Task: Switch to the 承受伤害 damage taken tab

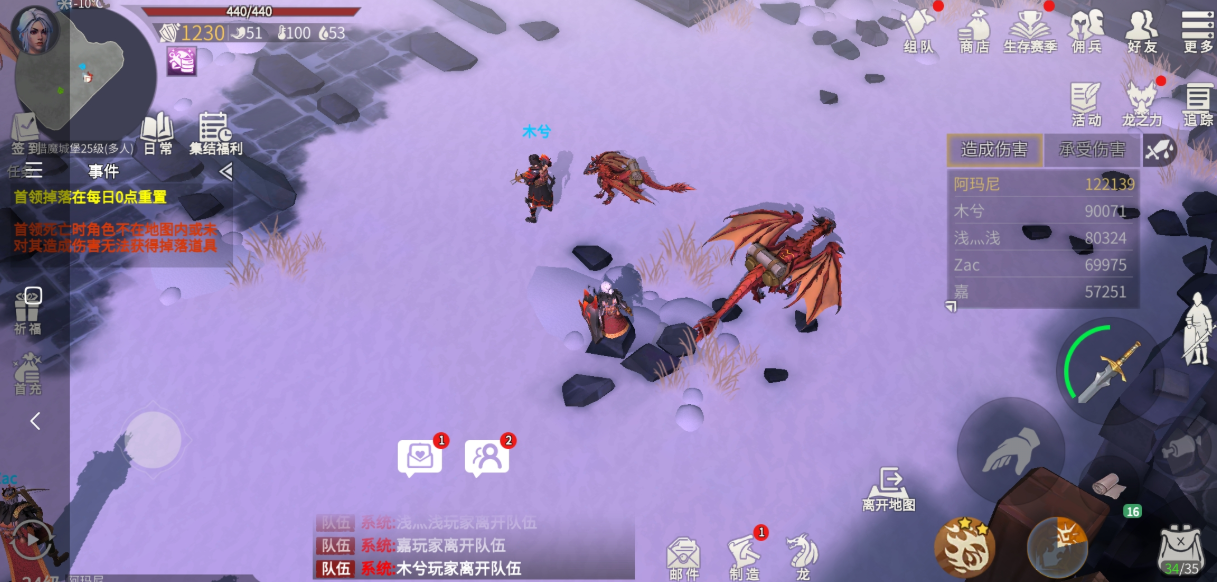Action: coord(1091,150)
